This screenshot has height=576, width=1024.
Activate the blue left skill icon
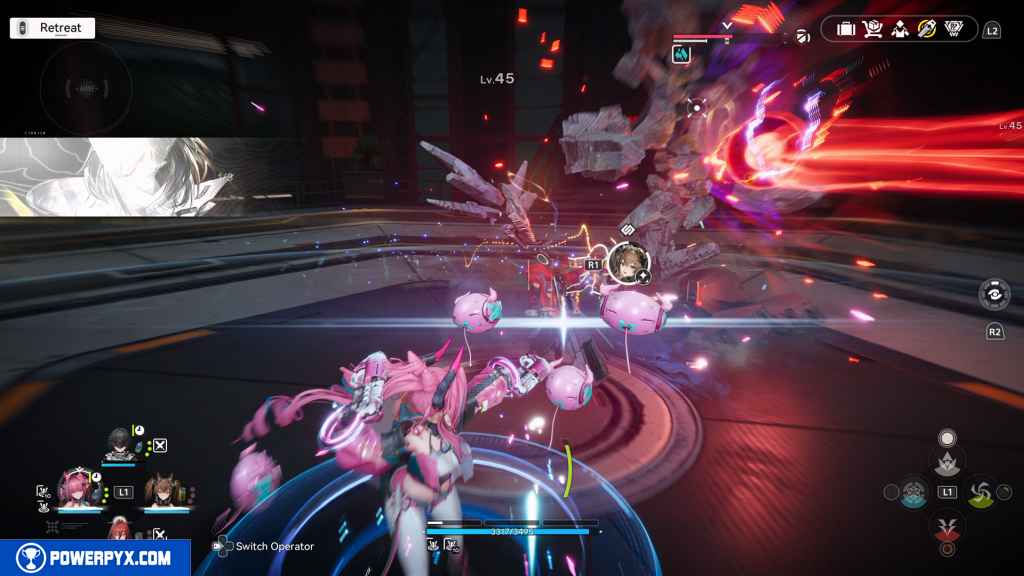click(914, 492)
